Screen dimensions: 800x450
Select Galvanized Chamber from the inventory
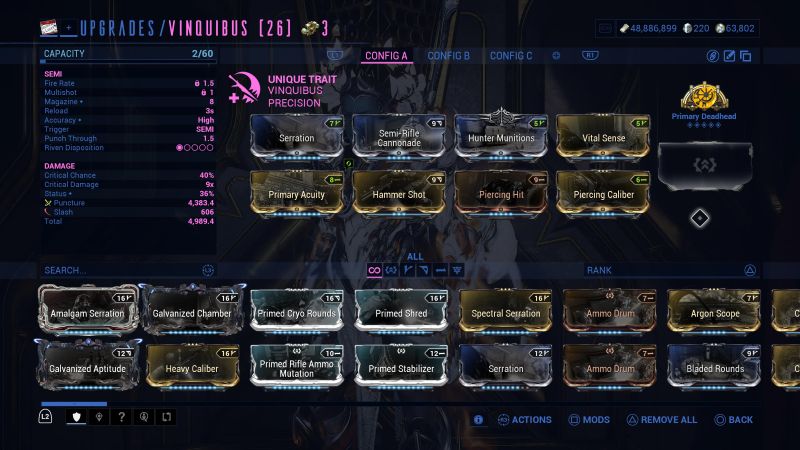coord(193,311)
